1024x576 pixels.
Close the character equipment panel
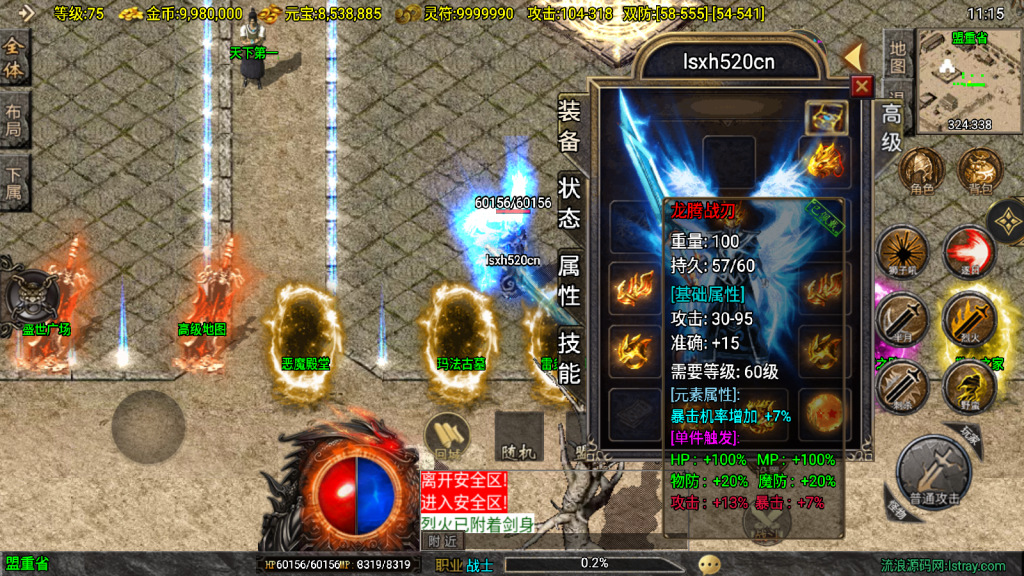[861, 87]
